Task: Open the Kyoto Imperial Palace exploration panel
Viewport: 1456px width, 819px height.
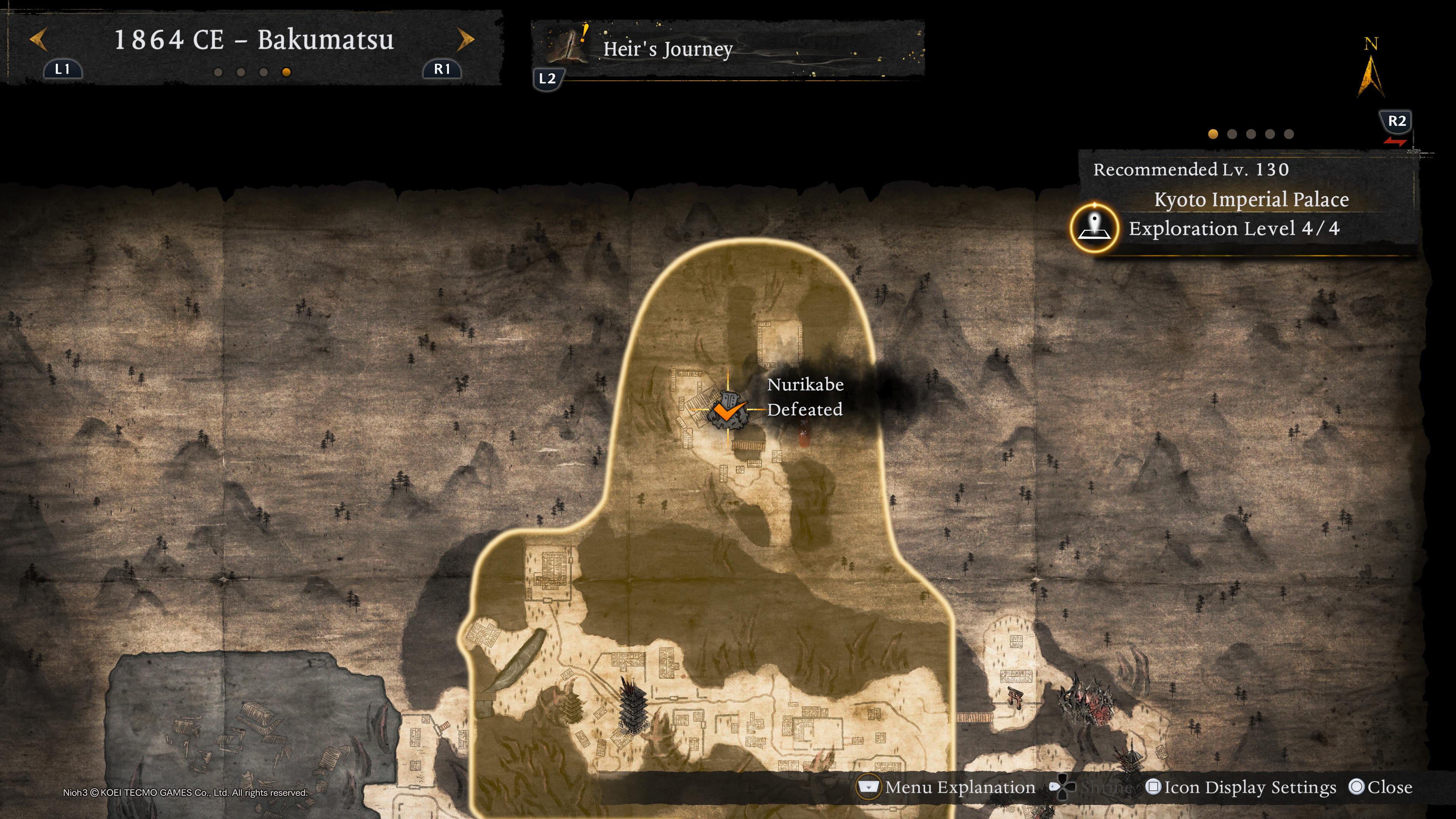Action: [x=1250, y=213]
